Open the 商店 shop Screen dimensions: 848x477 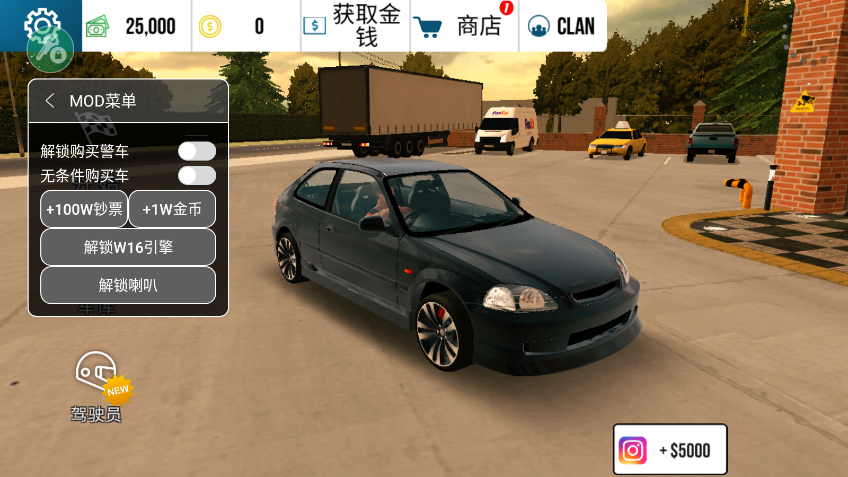(x=464, y=26)
